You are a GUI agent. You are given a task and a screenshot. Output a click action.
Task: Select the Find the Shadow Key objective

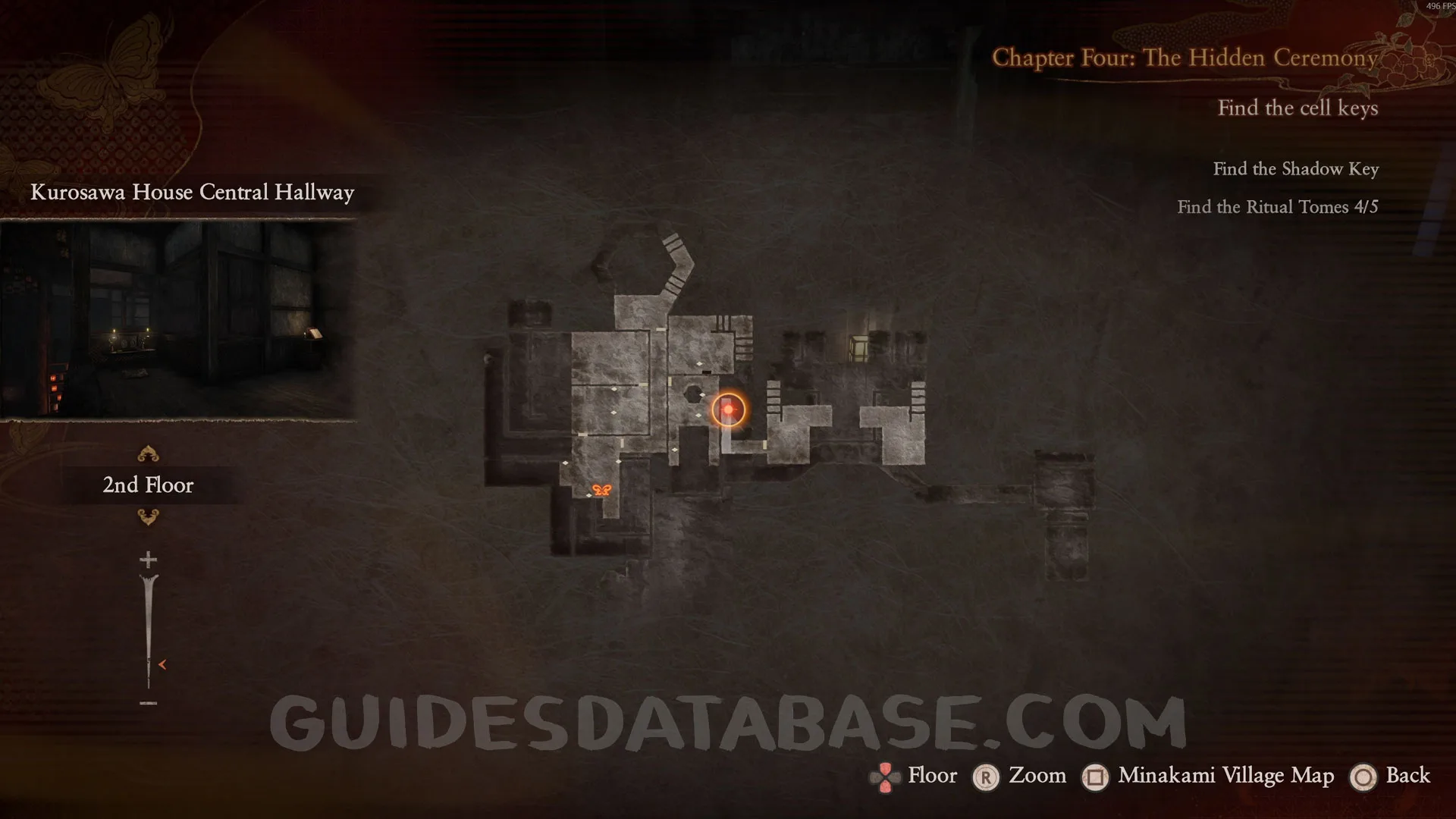[1295, 169]
